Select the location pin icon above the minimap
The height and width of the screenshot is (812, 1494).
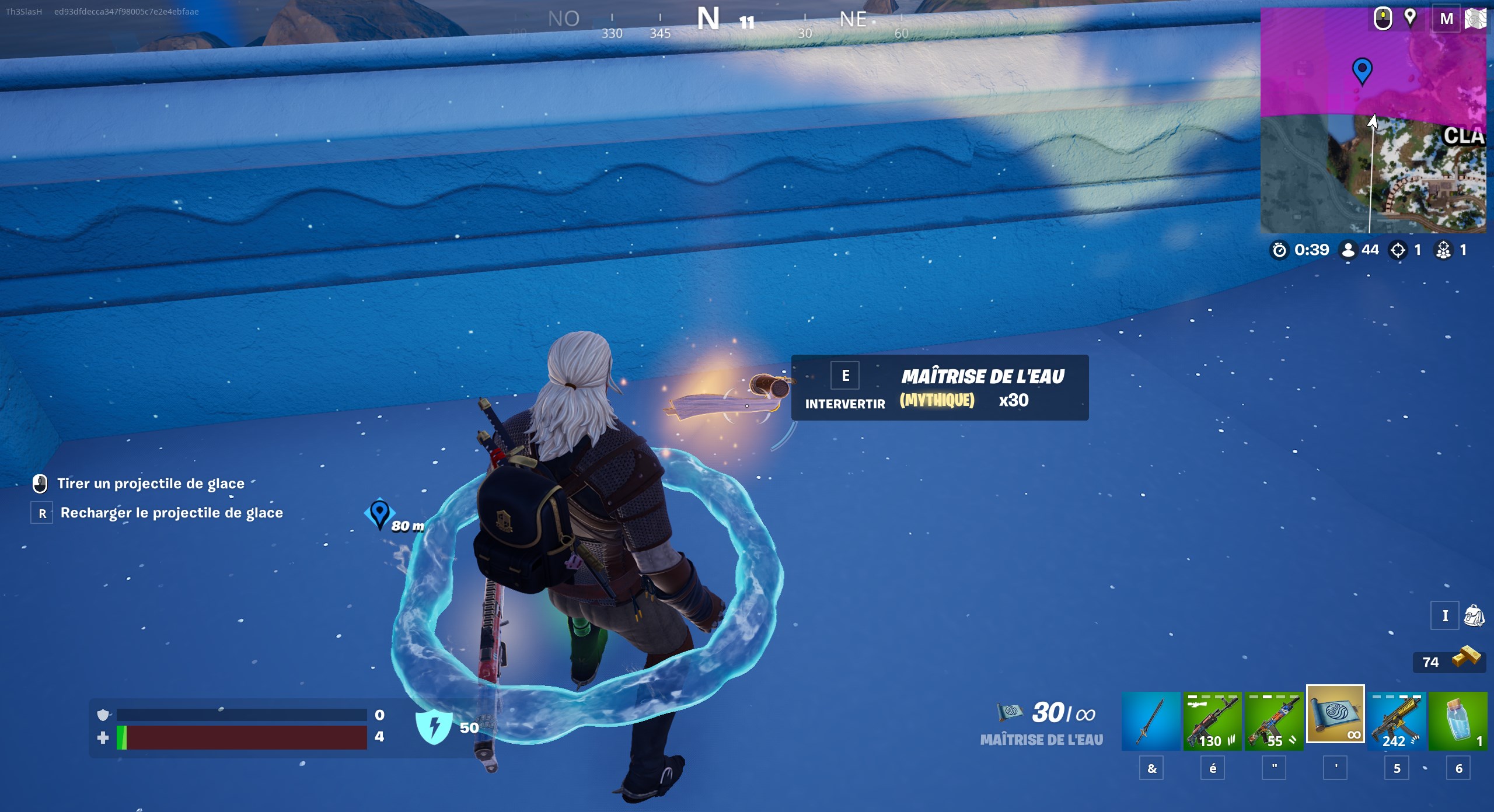pos(1411,19)
